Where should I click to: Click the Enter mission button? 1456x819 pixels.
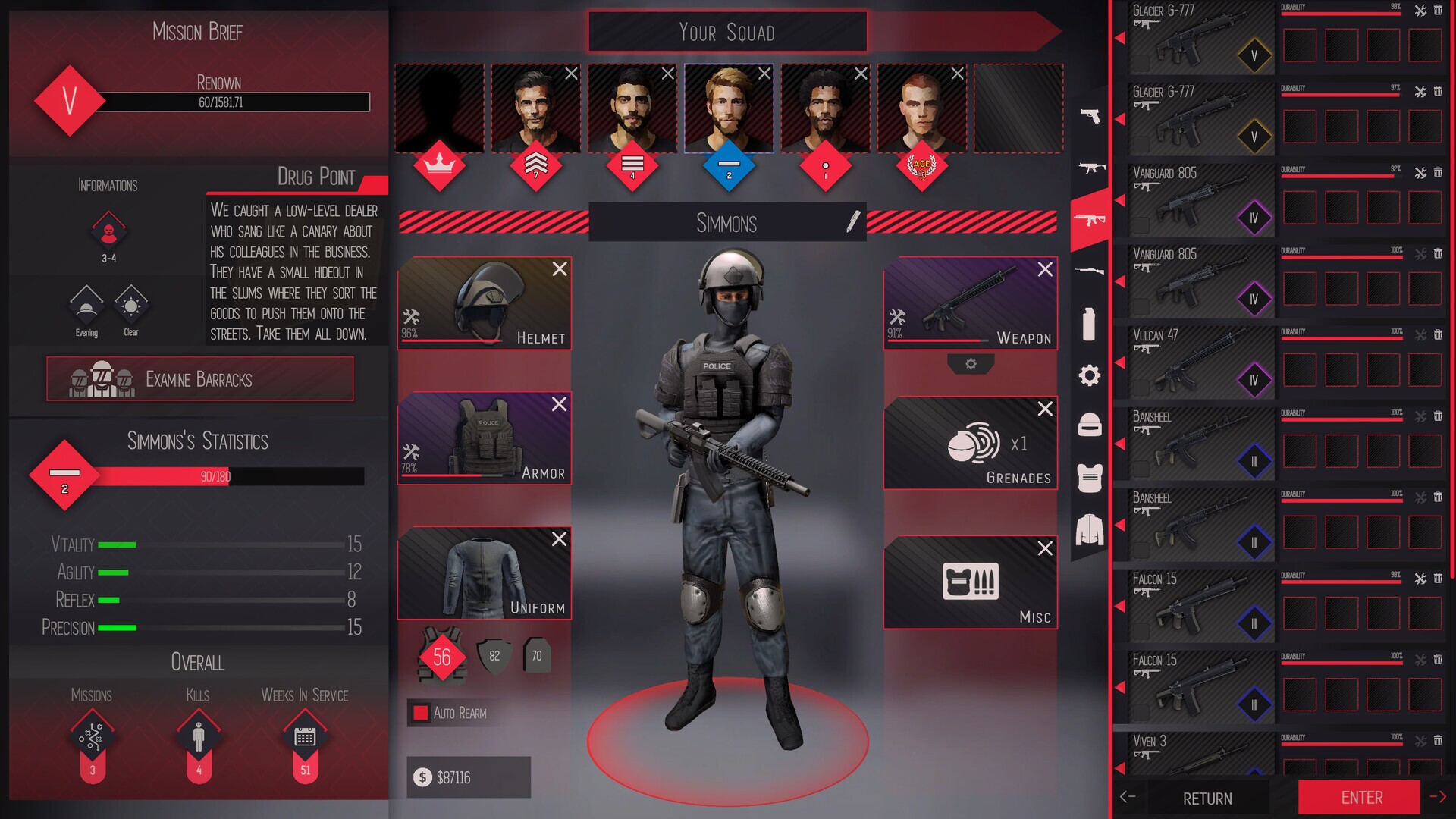click(1361, 798)
